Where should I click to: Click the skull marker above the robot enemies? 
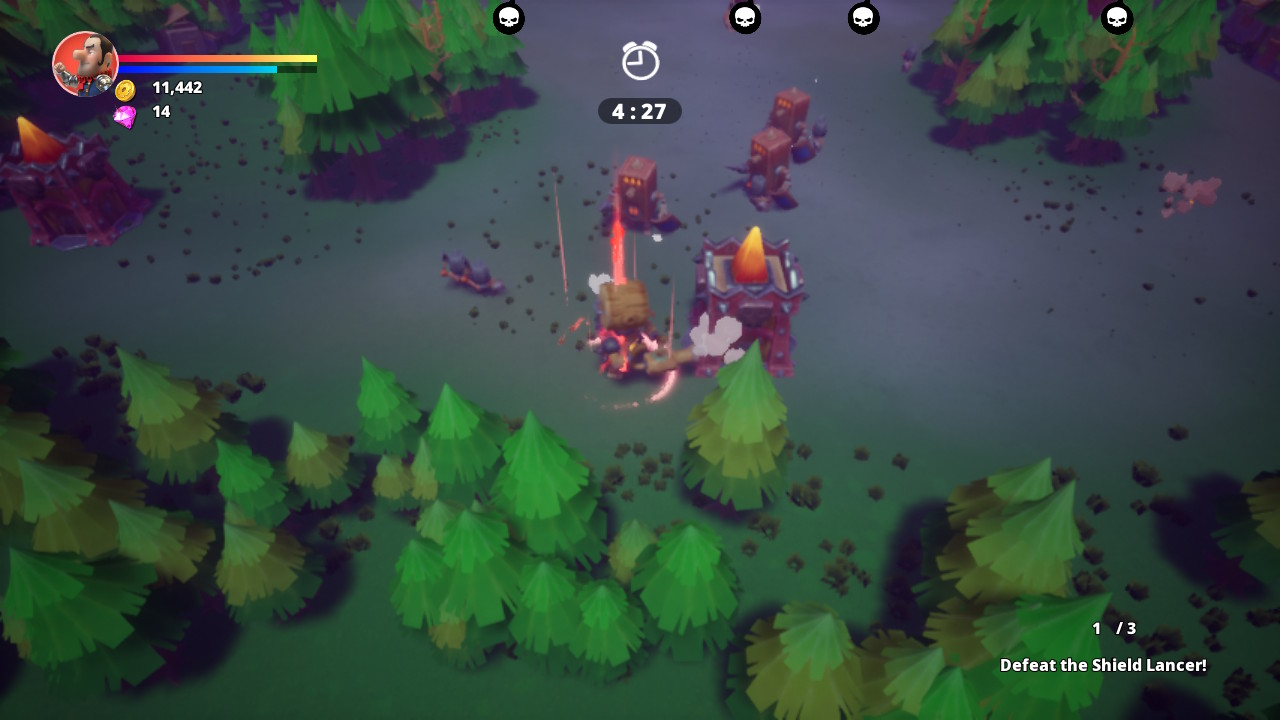point(745,18)
